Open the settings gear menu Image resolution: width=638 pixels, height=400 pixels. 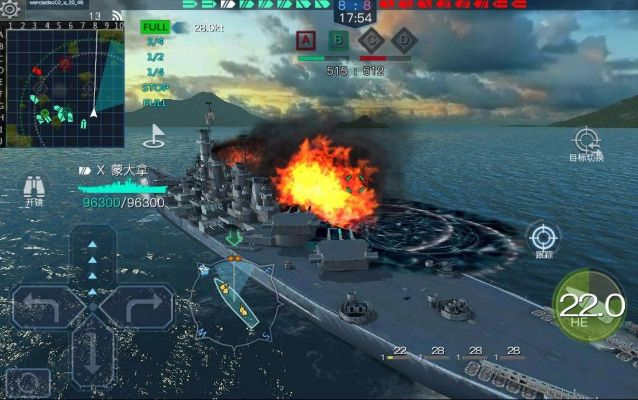[x=10, y=8]
